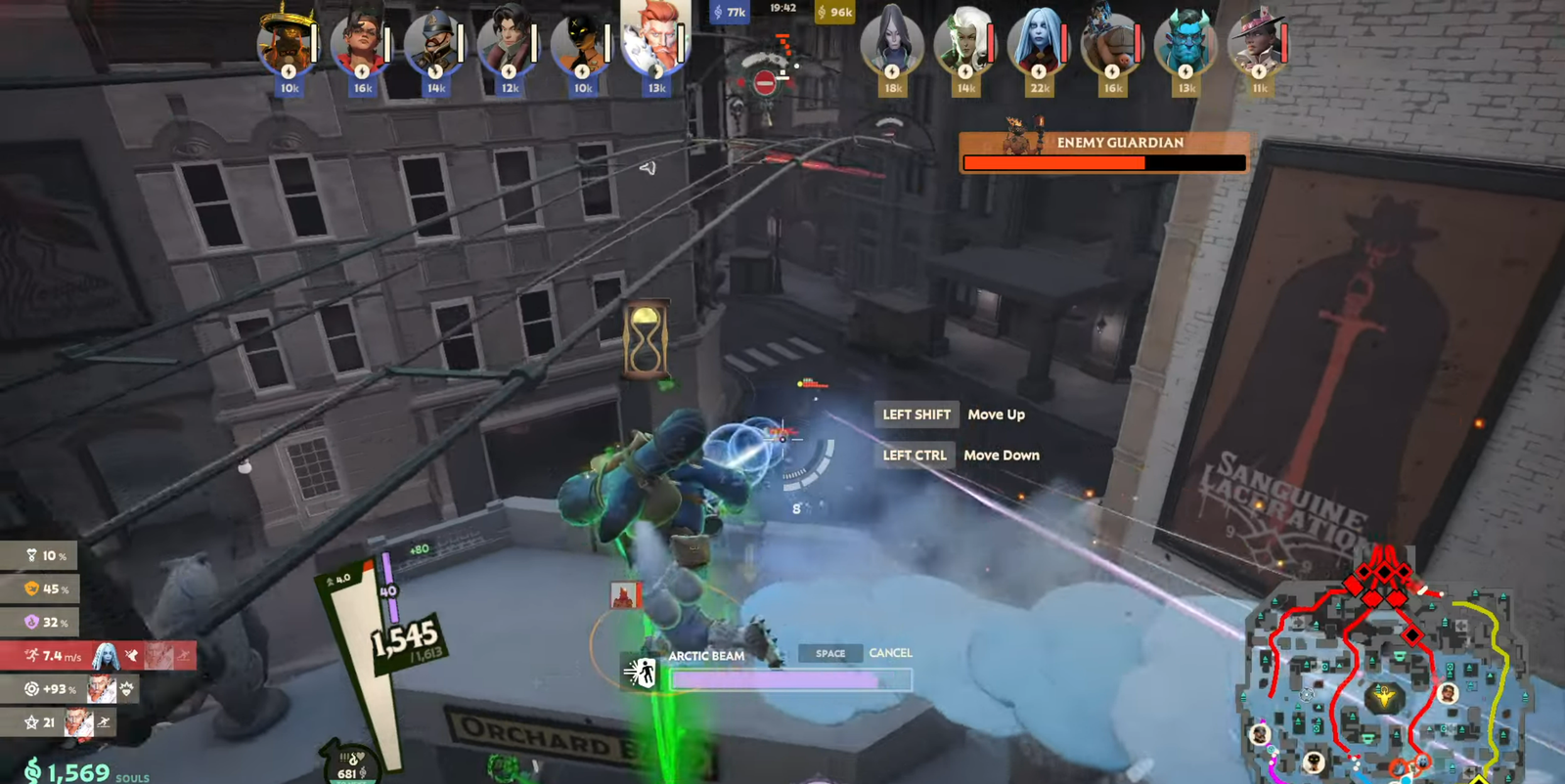1565x784 pixels.
Task: Click the red-bearded hero portrait
Action: [x=653, y=41]
